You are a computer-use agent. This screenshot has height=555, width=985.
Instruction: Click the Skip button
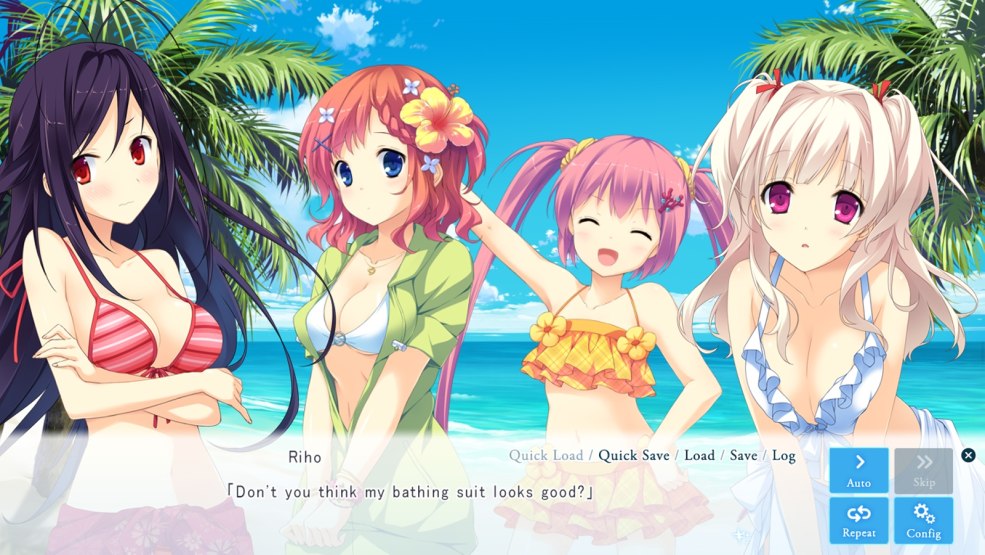[923, 470]
